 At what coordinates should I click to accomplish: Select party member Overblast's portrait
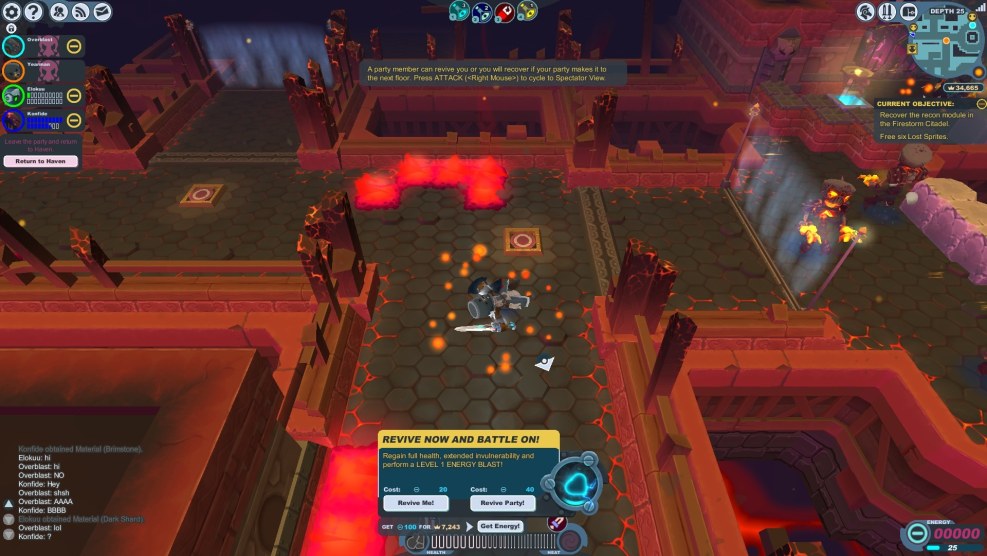[x=13, y=46]
